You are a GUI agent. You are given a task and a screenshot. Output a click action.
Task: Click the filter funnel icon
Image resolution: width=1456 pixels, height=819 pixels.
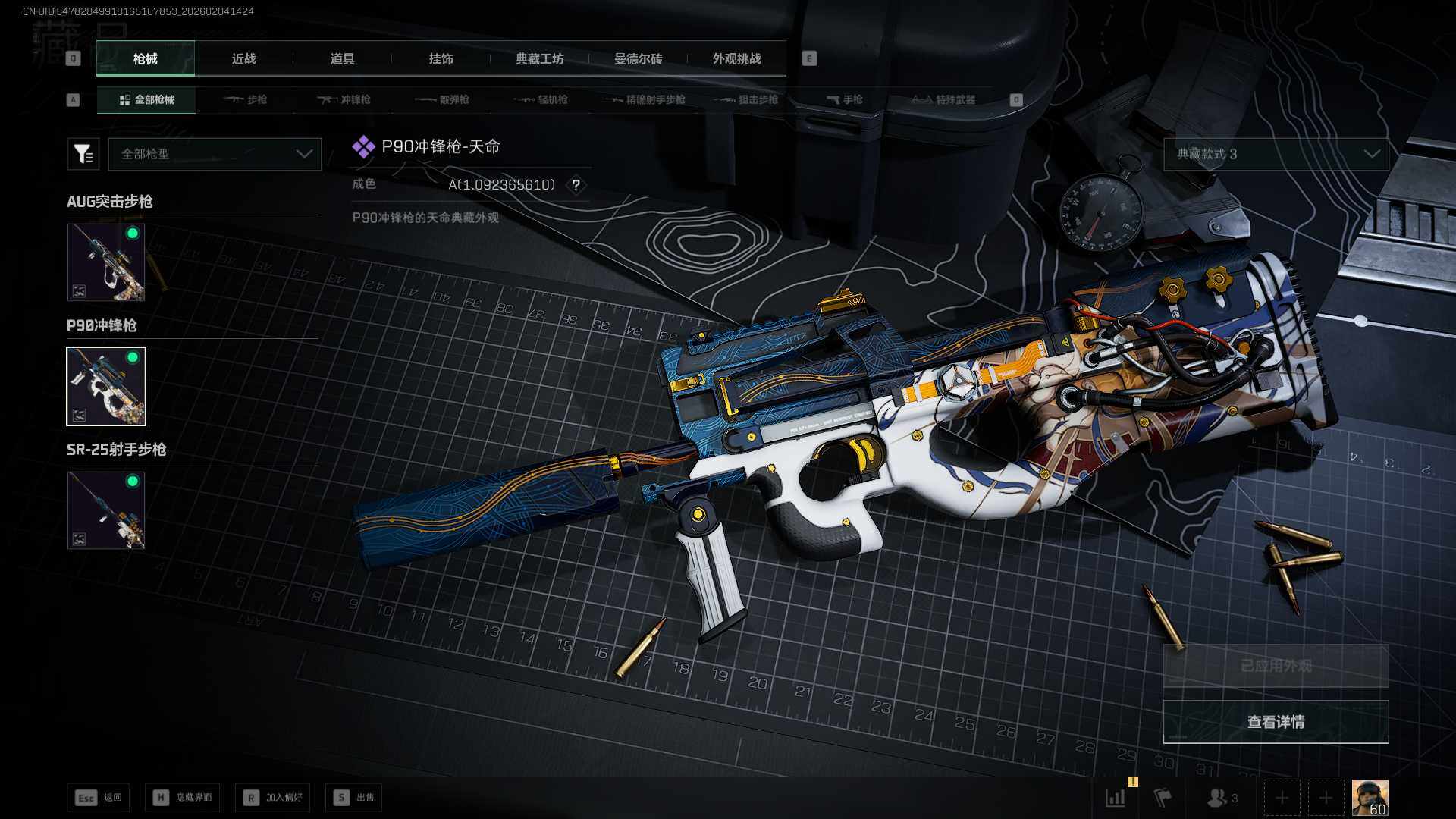[83, 154]
